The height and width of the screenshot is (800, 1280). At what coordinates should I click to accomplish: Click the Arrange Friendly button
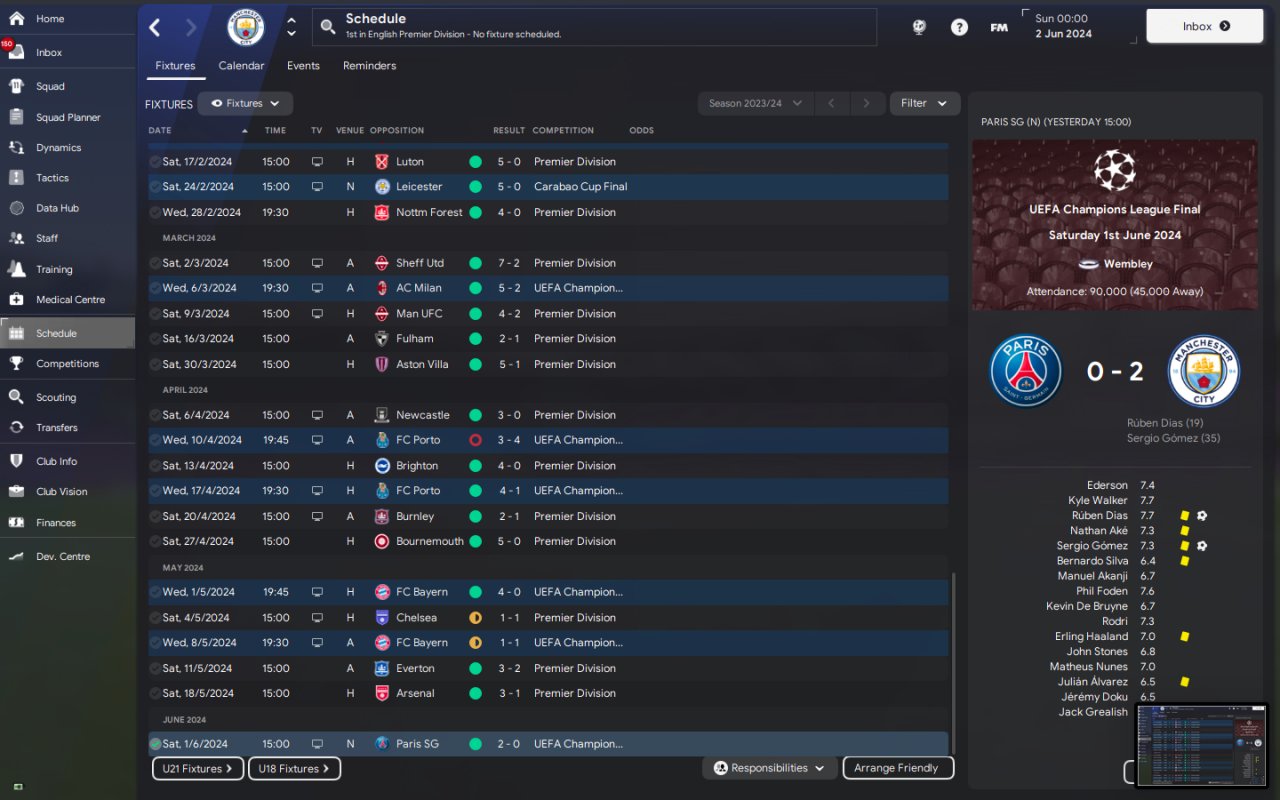[x=897, y=768]
